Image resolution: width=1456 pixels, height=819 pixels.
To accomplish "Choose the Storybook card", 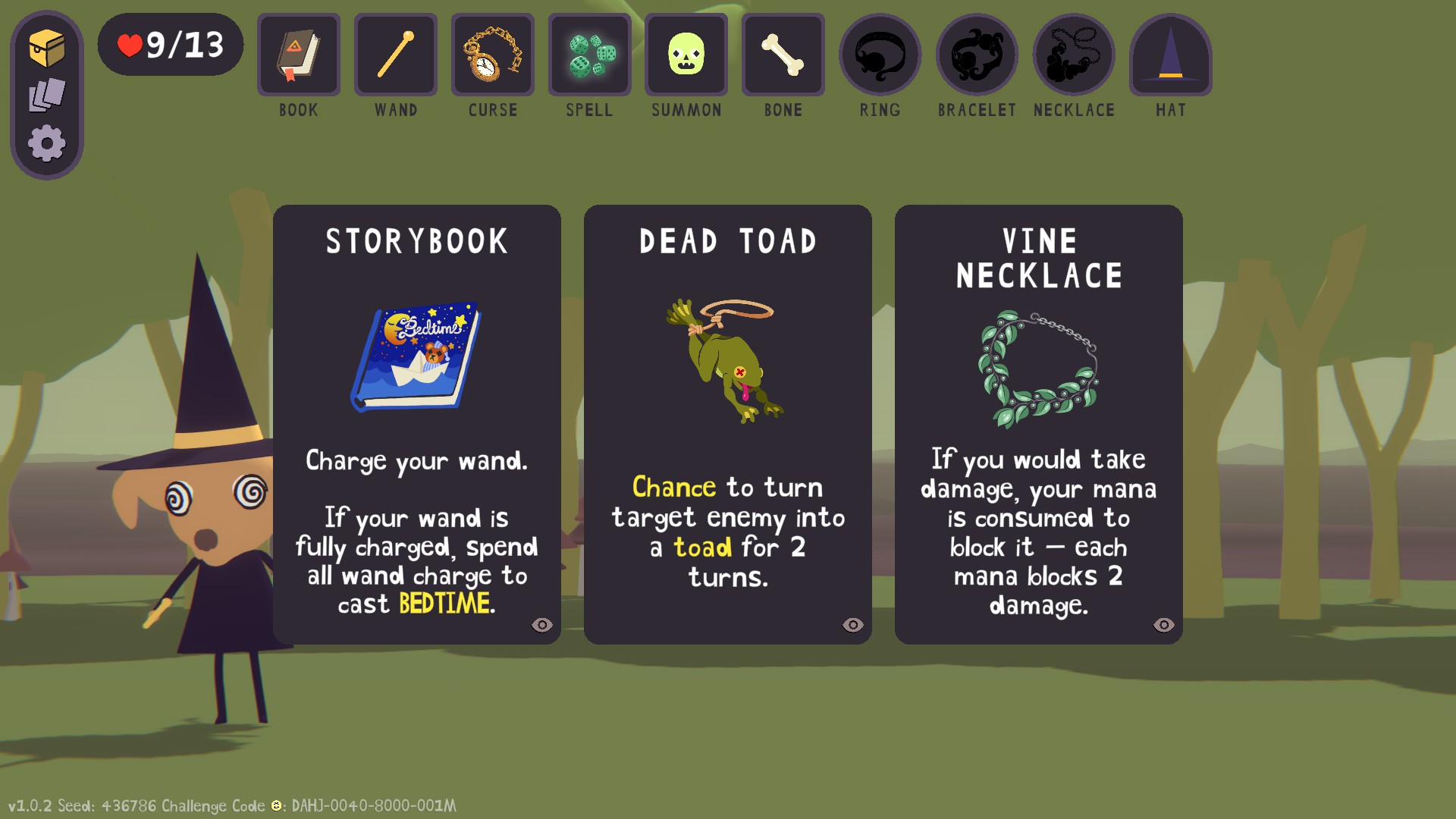I will (x=416, y=424).
